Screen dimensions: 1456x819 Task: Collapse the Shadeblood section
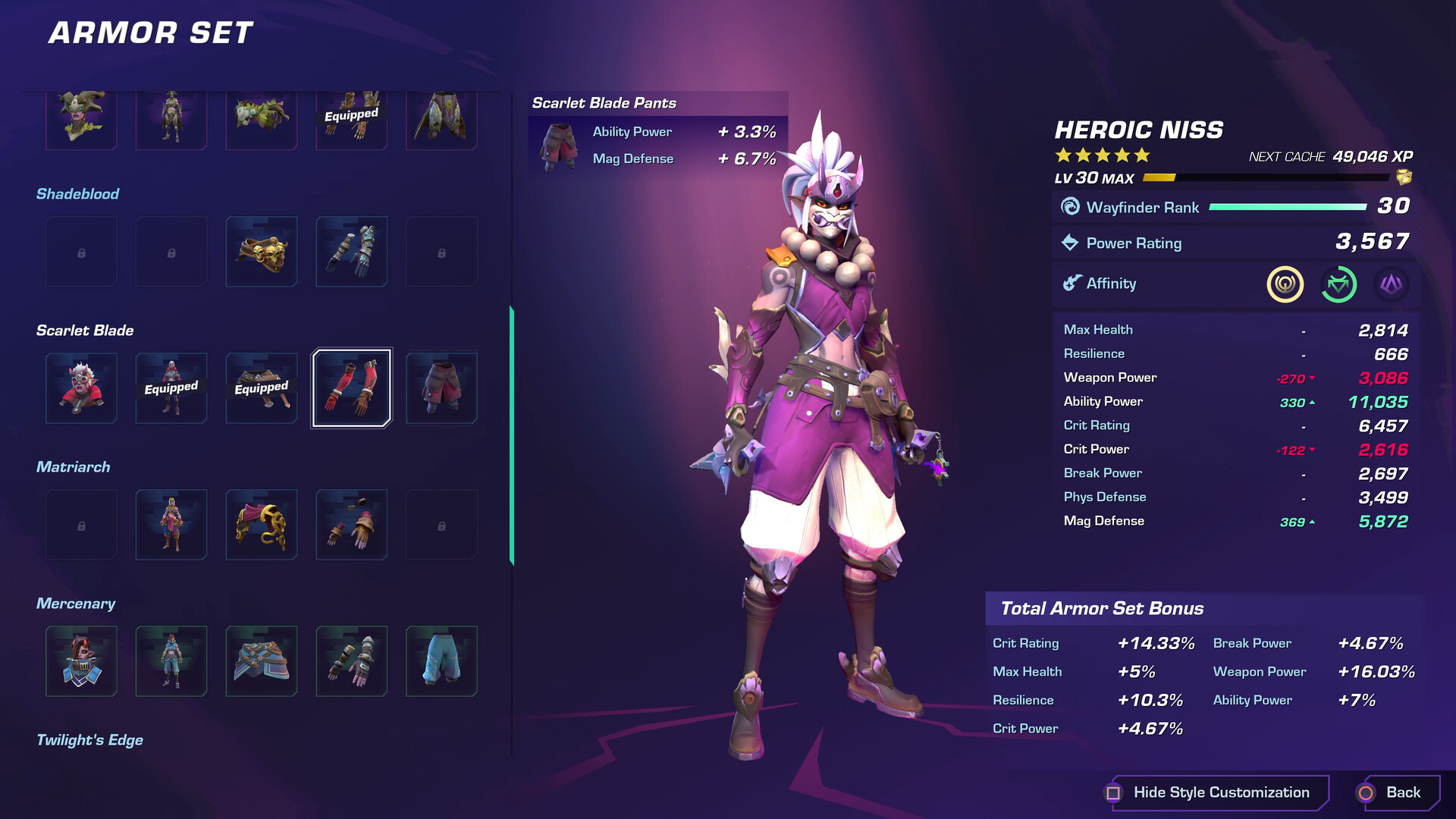78,193
